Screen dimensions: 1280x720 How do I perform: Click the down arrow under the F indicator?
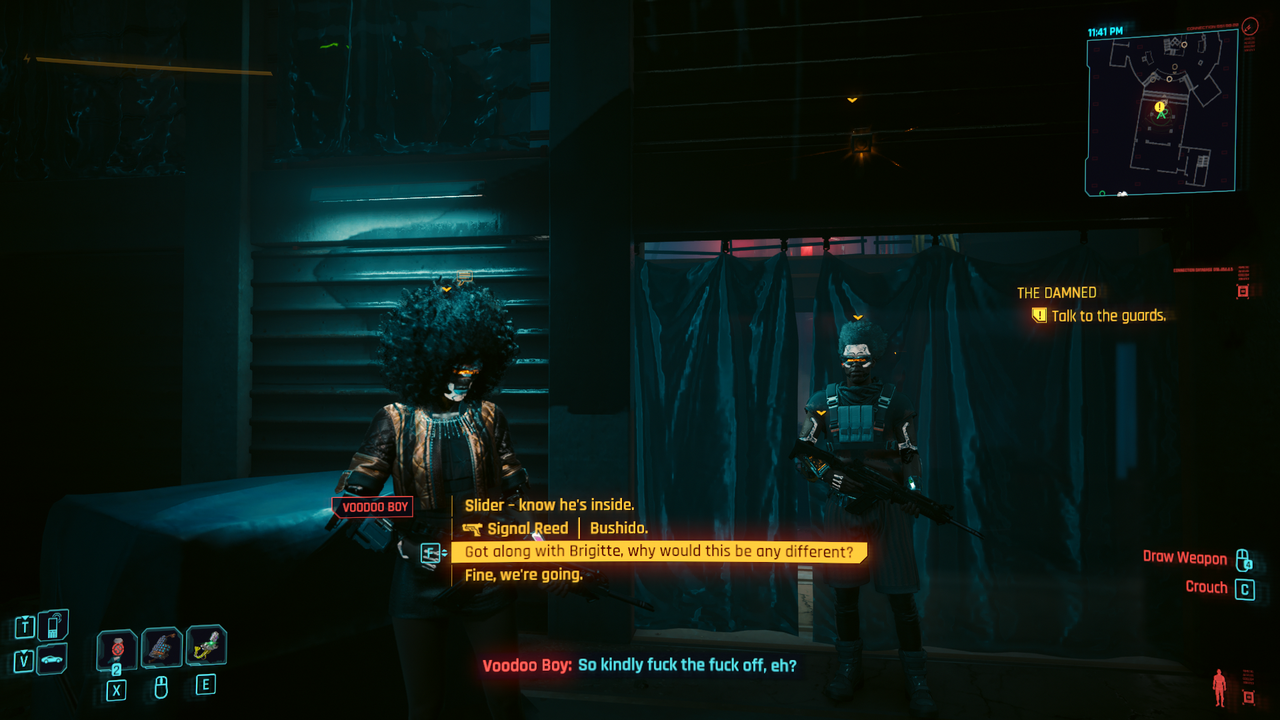[x=444, y=556]
